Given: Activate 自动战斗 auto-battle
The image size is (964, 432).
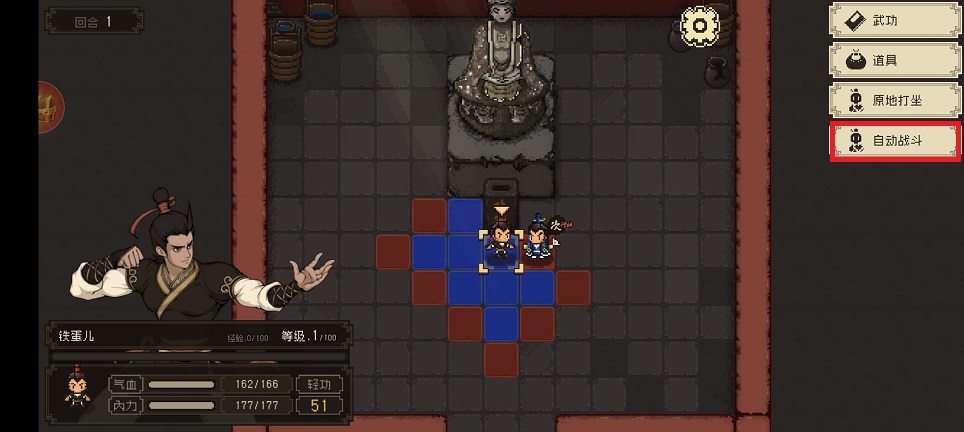Looking at the screenshot, I should pyautogui.click(x=894, y=141).
